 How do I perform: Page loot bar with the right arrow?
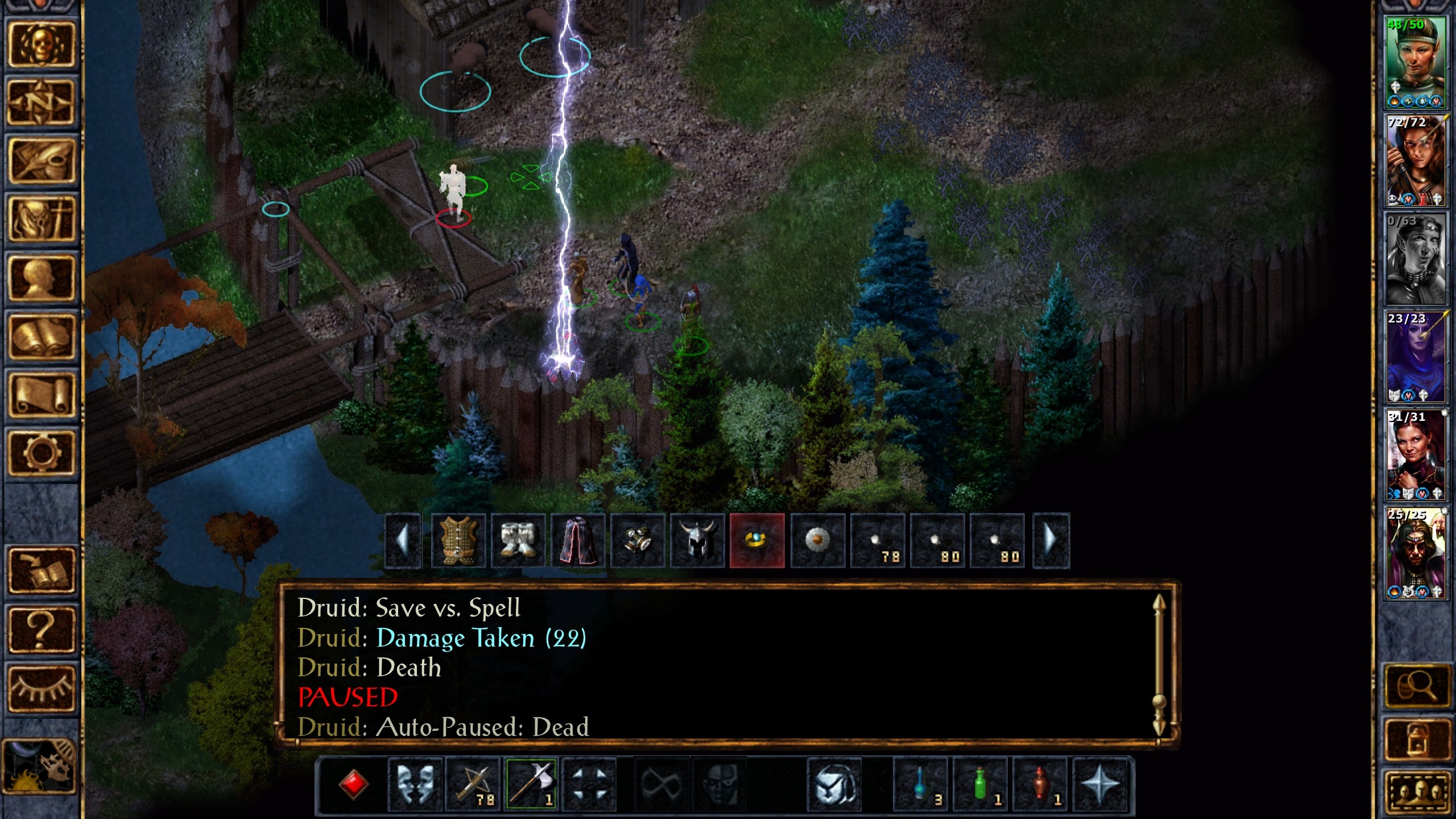(x=1051, y=540)
